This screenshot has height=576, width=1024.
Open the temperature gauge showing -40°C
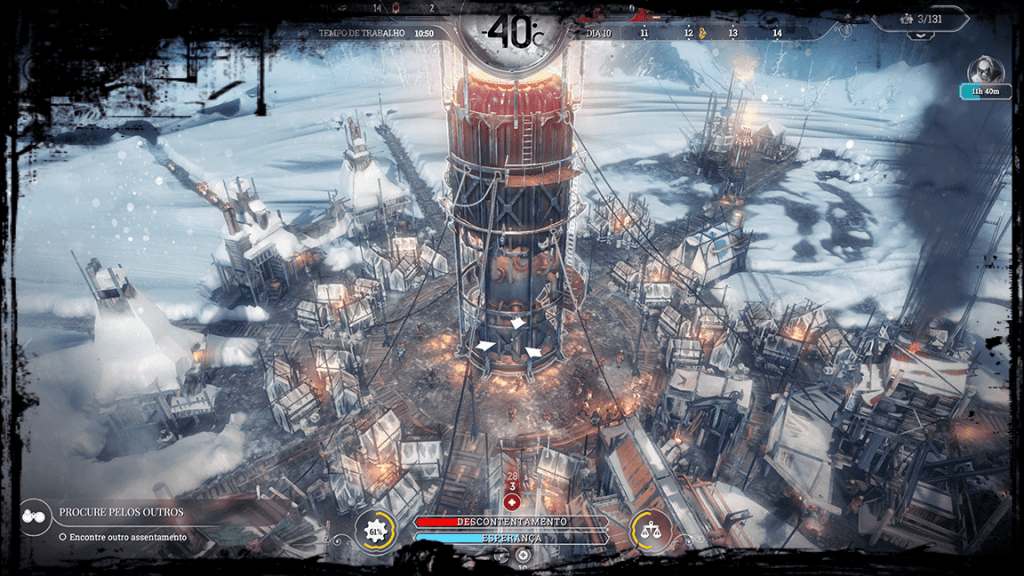click(511, 31)
